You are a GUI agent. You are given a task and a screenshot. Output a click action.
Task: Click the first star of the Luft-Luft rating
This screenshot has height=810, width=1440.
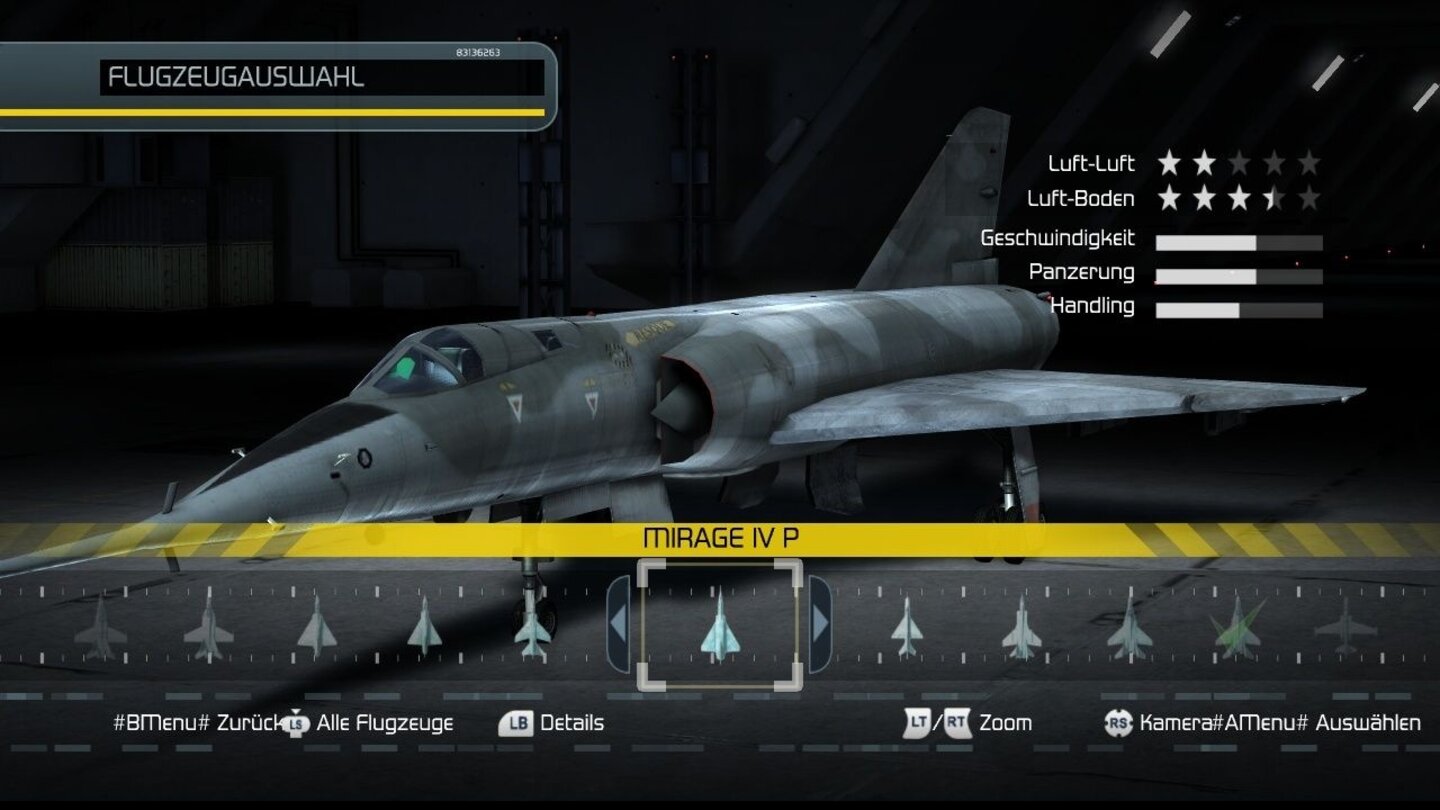[x=1168, y=163]
